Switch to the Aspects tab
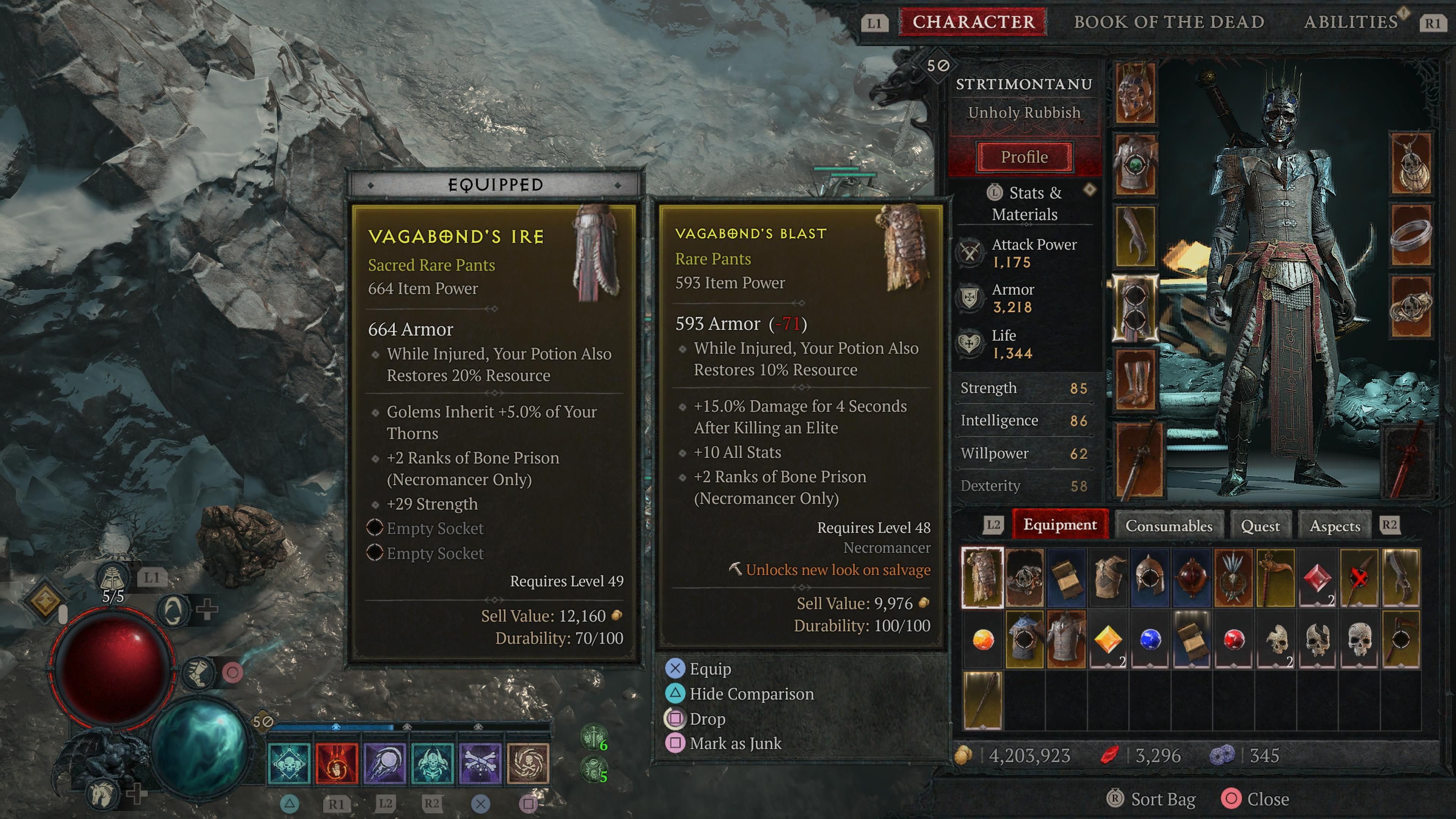This screenshot has width=1456, height=819. pos(1335,526)
